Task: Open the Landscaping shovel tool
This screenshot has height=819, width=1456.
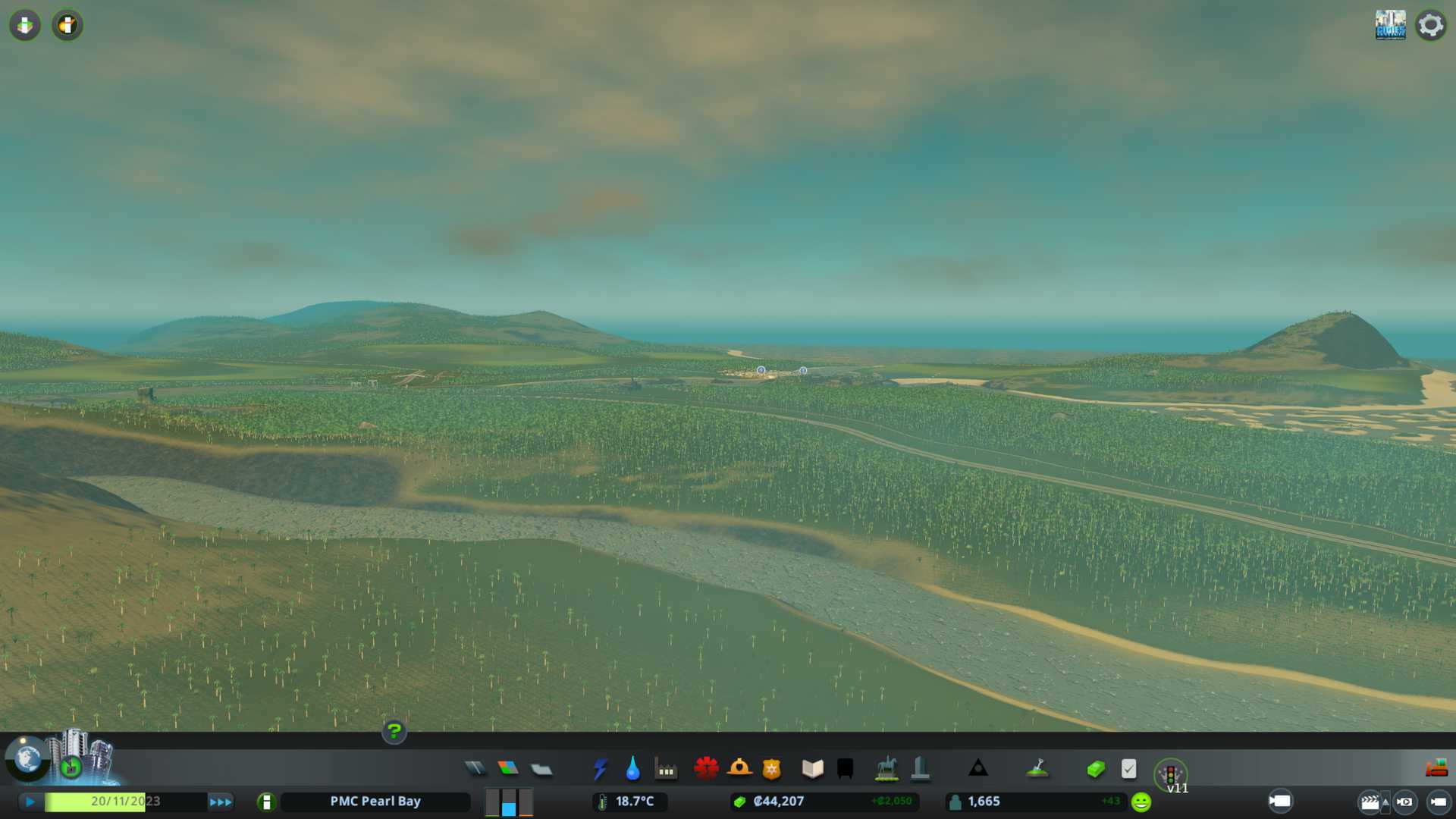Action: coord(1037,769)
